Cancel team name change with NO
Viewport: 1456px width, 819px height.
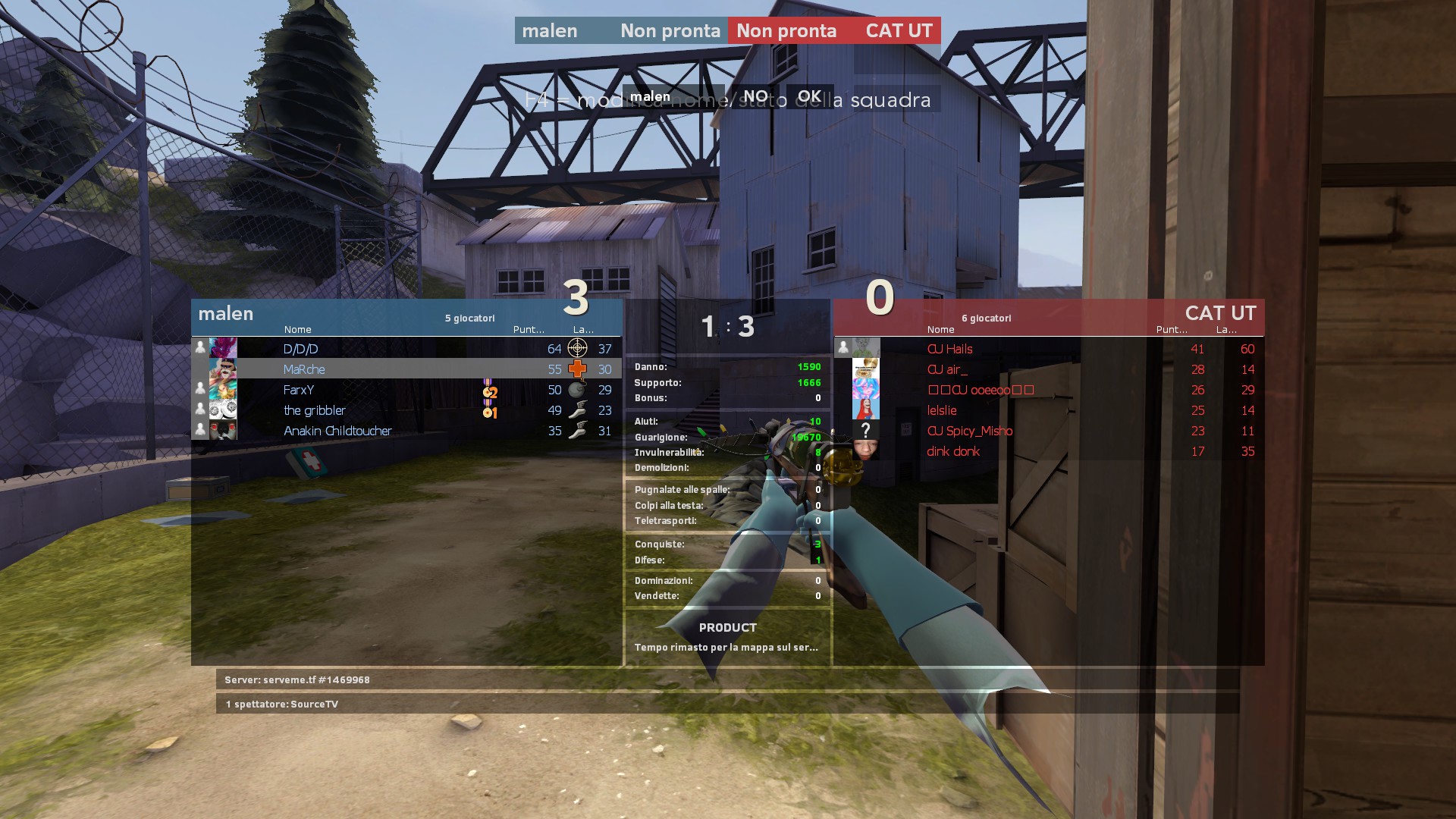[755, 96]
